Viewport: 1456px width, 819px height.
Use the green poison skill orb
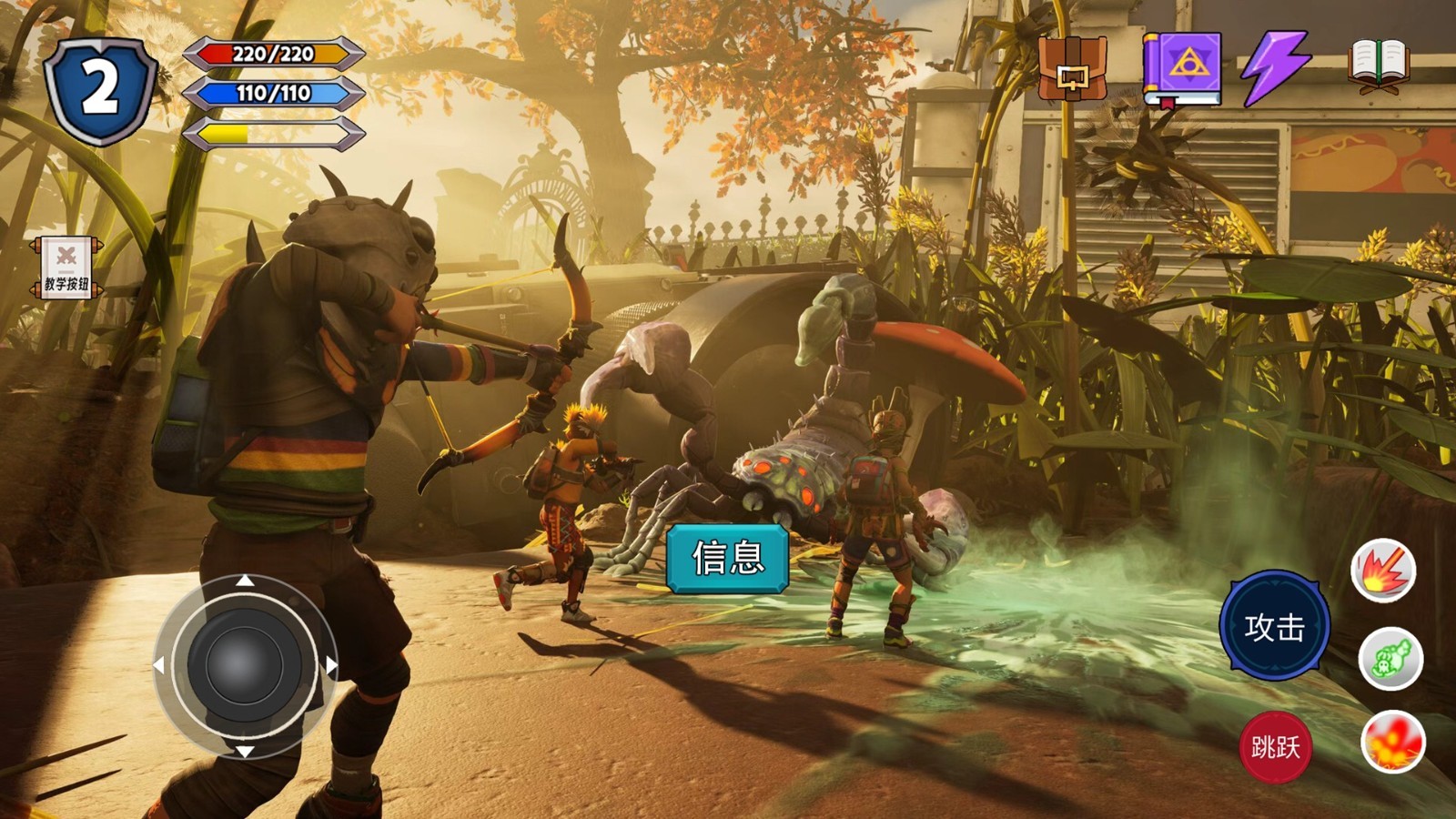point(1390,658)
